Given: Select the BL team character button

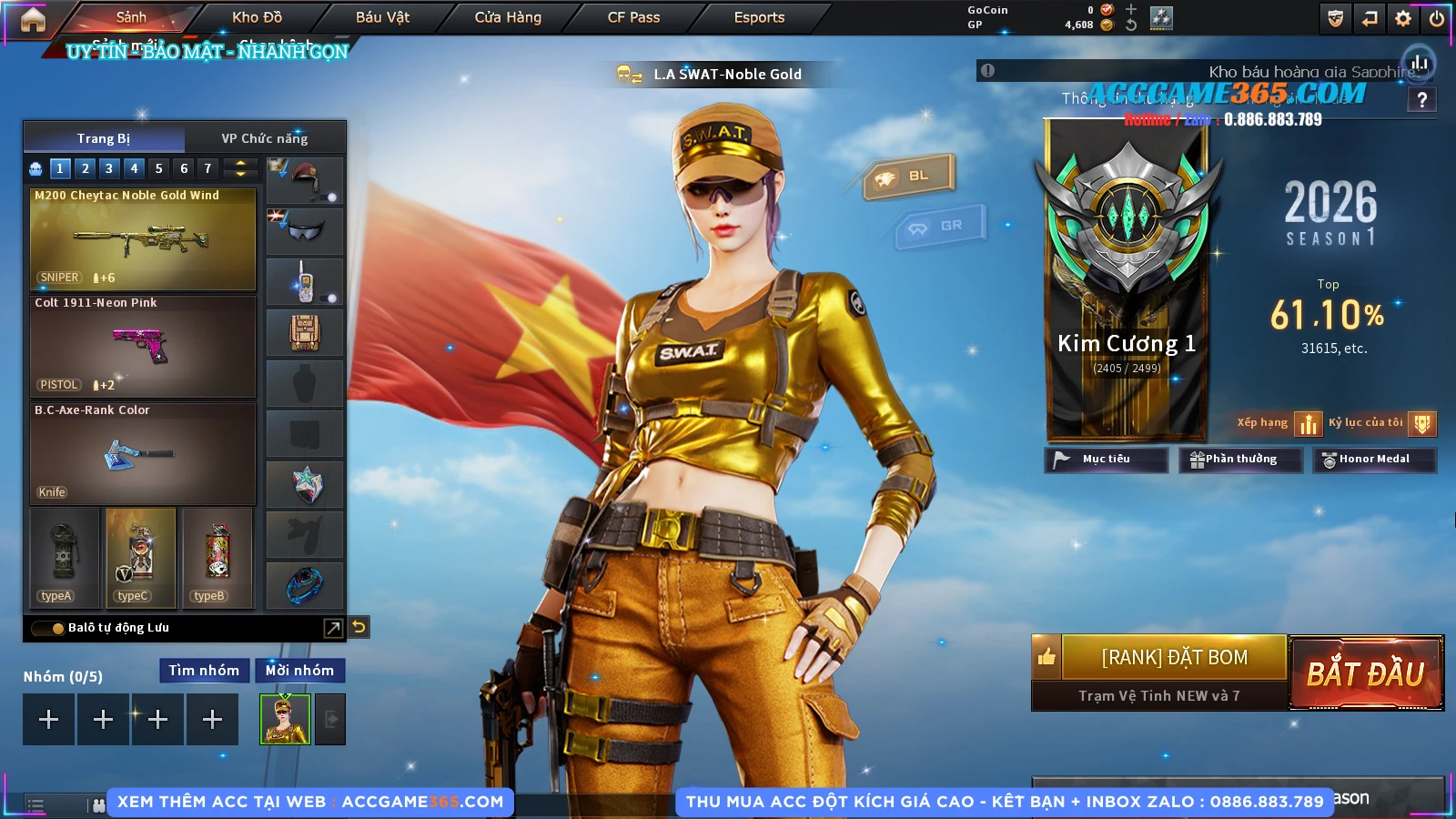Looking at the screenshot, I should tap(909, 176).
